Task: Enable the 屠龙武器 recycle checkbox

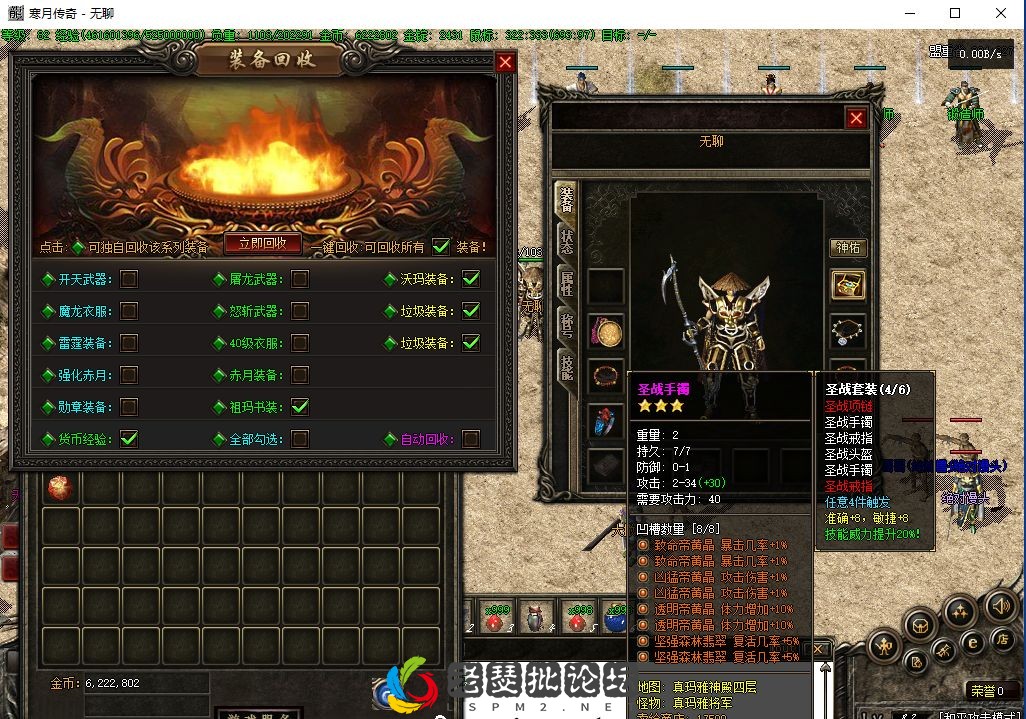Action: pos(300,279)
